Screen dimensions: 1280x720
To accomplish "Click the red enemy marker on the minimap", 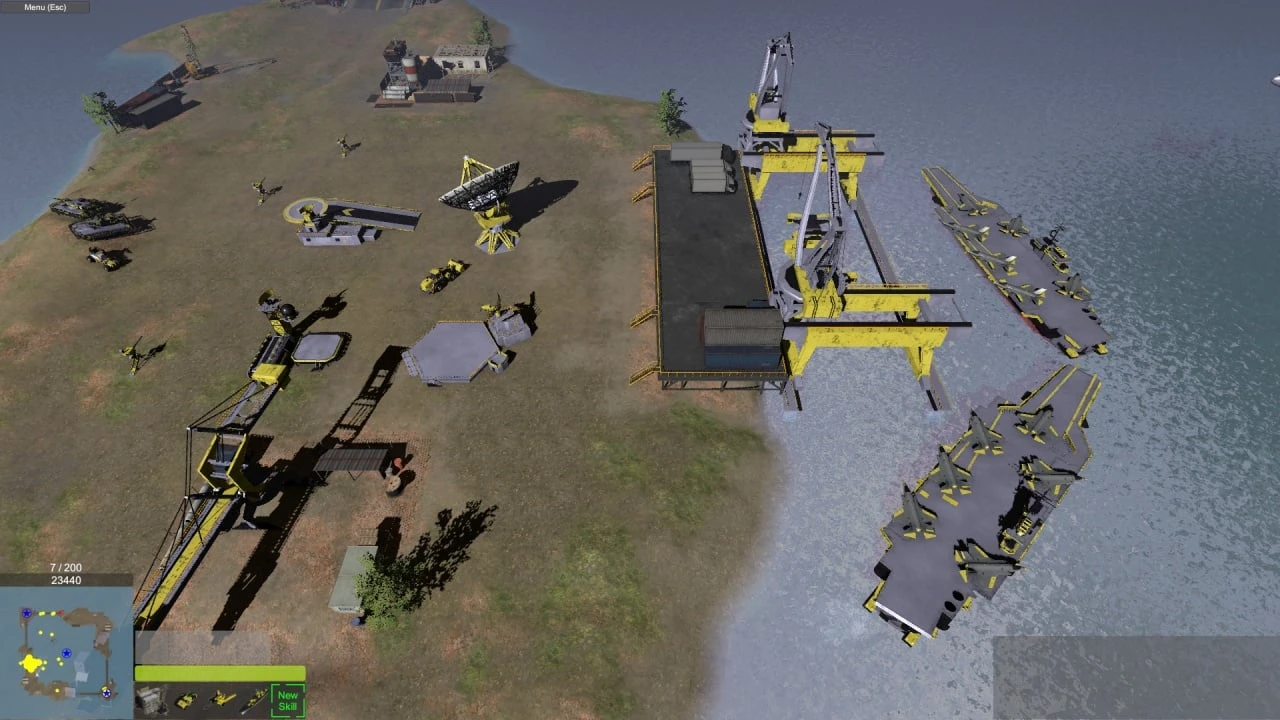I will click(60, 613).
